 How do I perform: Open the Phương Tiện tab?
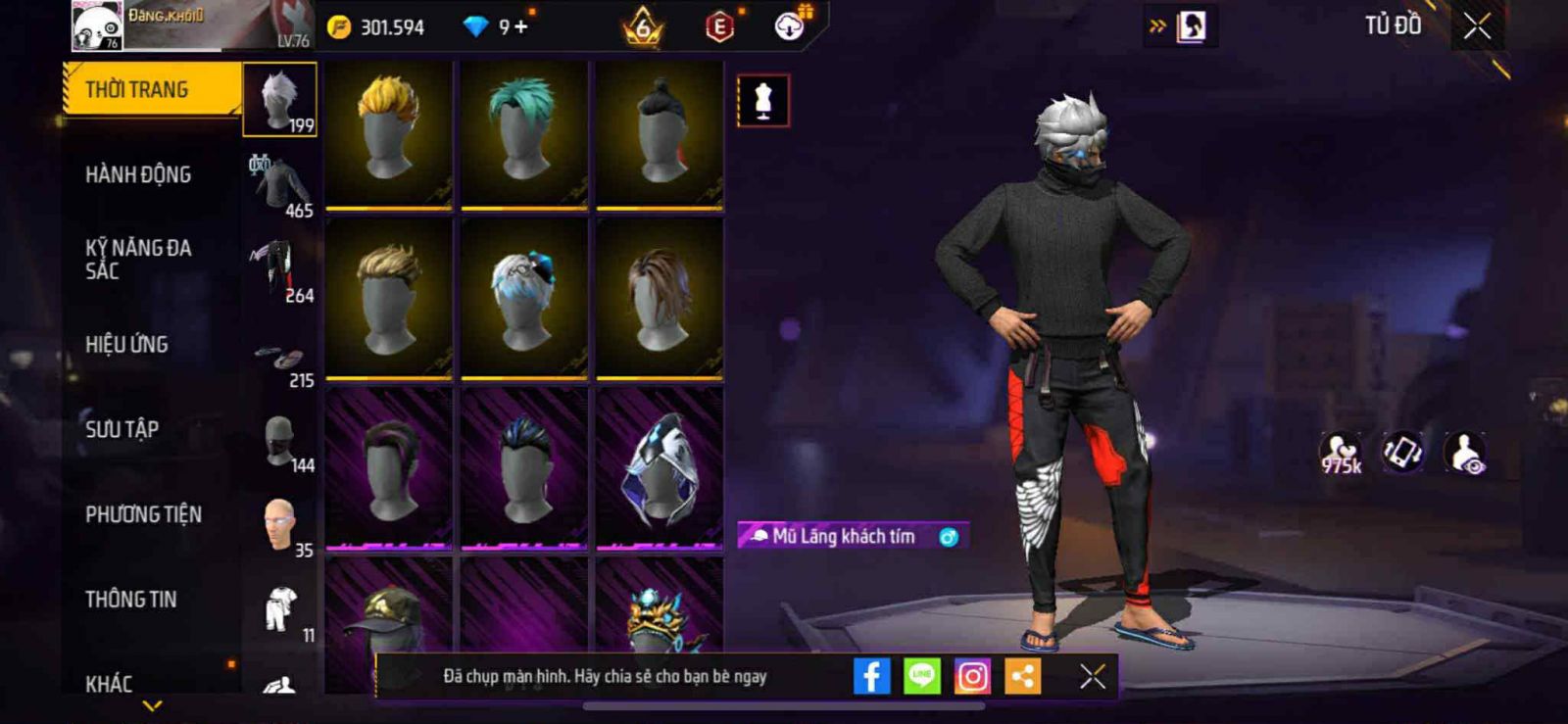pyautogui.click(x=143, y=514)
